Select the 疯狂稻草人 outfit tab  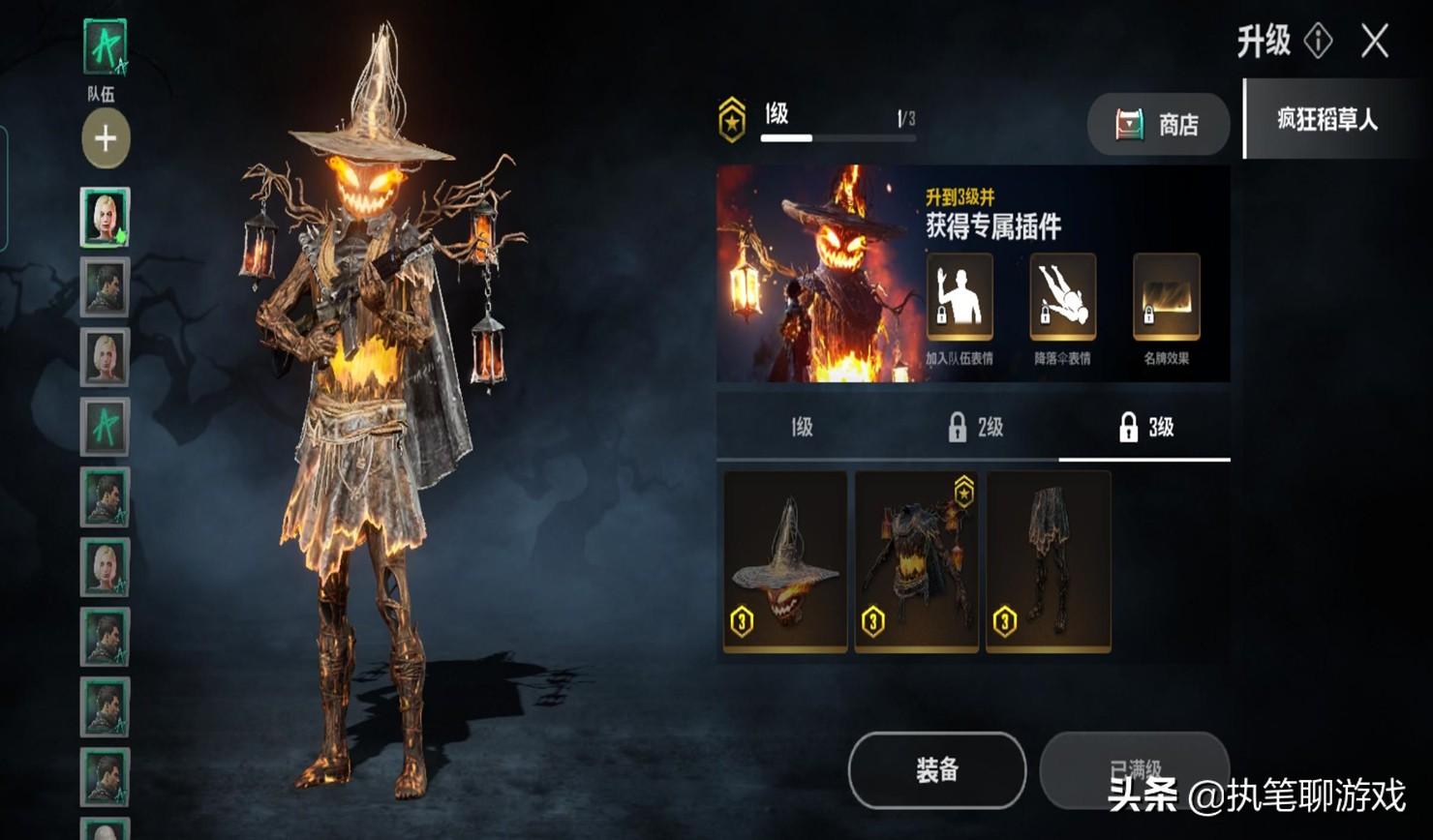click(1326, 120)
